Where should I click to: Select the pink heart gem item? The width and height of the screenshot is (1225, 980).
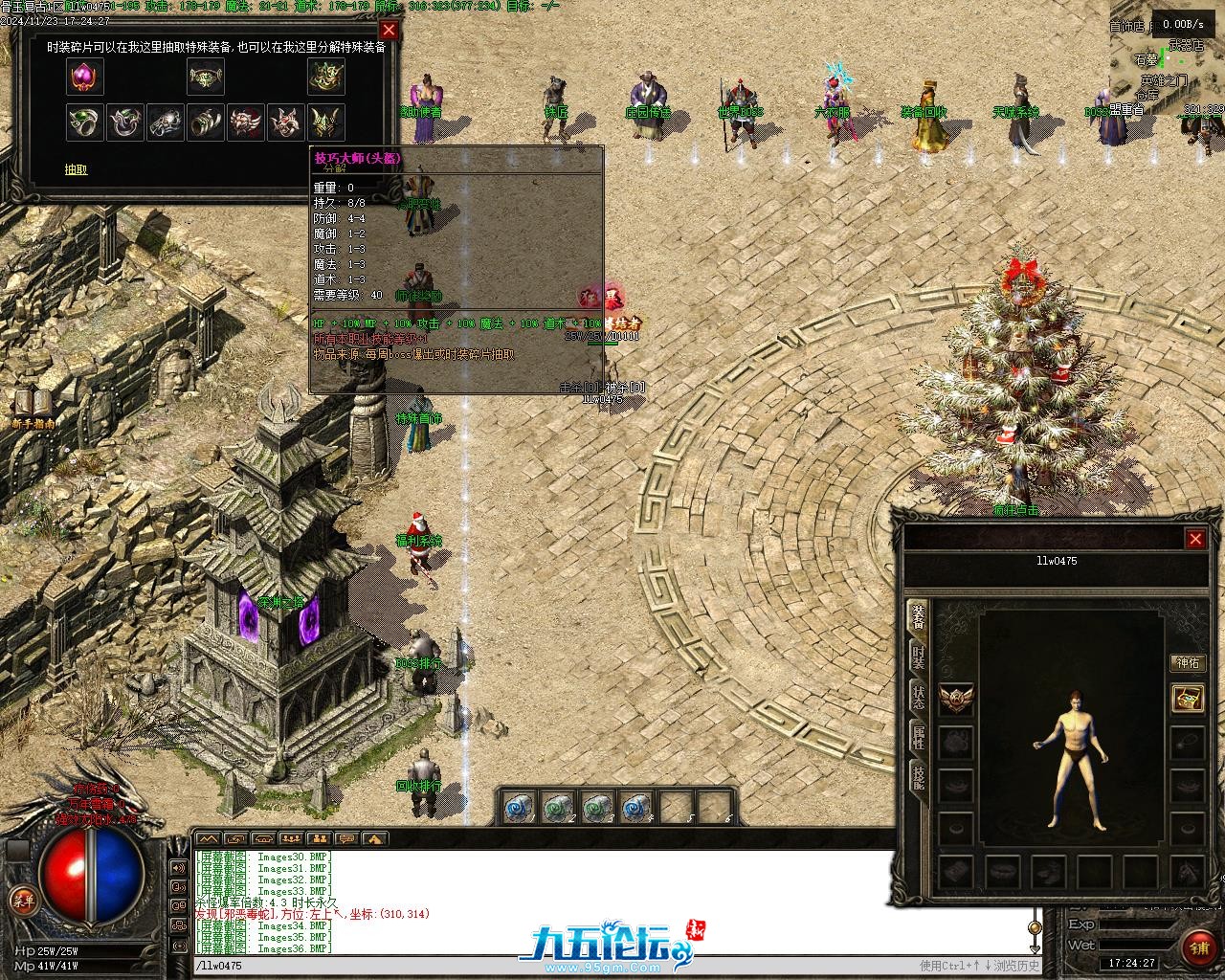[x=85, y=77]
